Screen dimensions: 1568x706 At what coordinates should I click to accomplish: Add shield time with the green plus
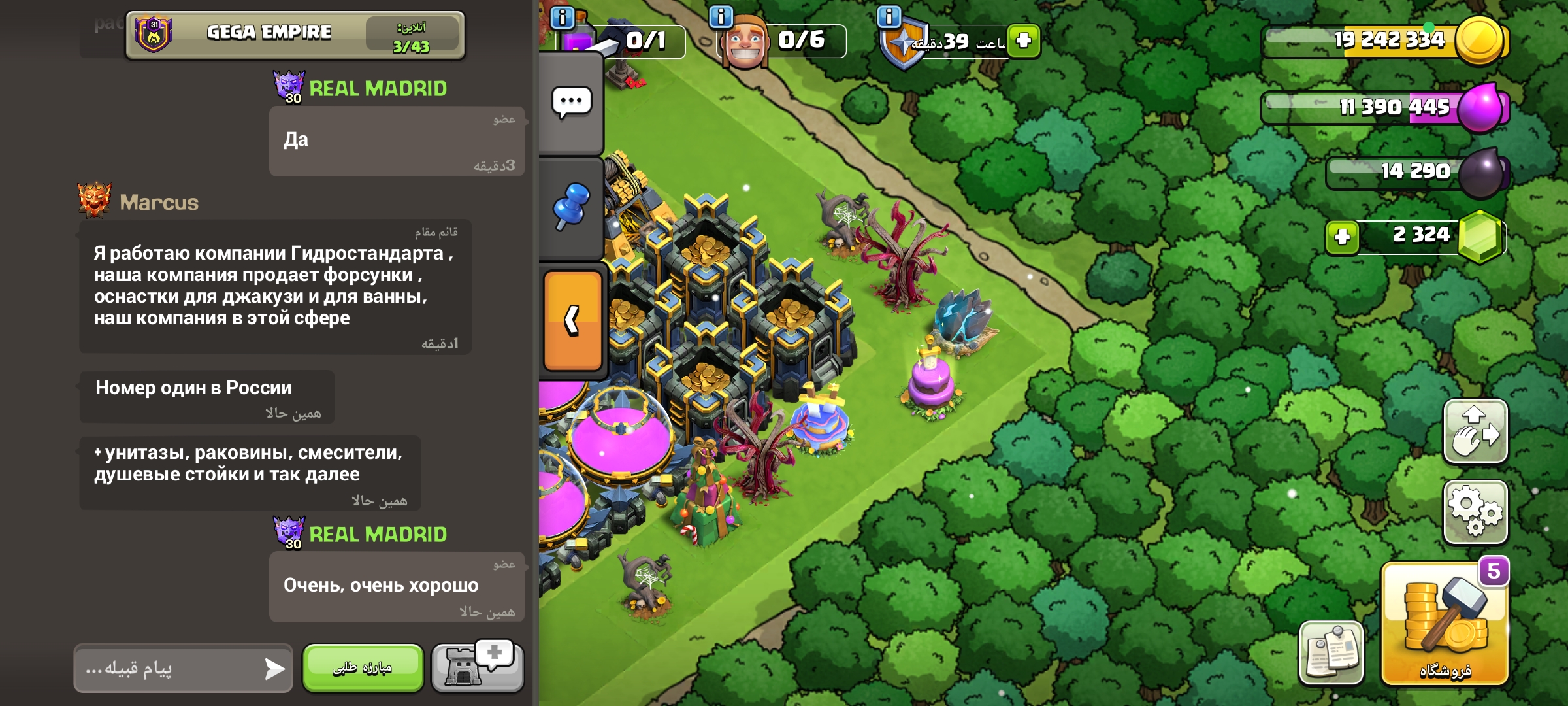pyautogui.click(x=1023, y=41)
